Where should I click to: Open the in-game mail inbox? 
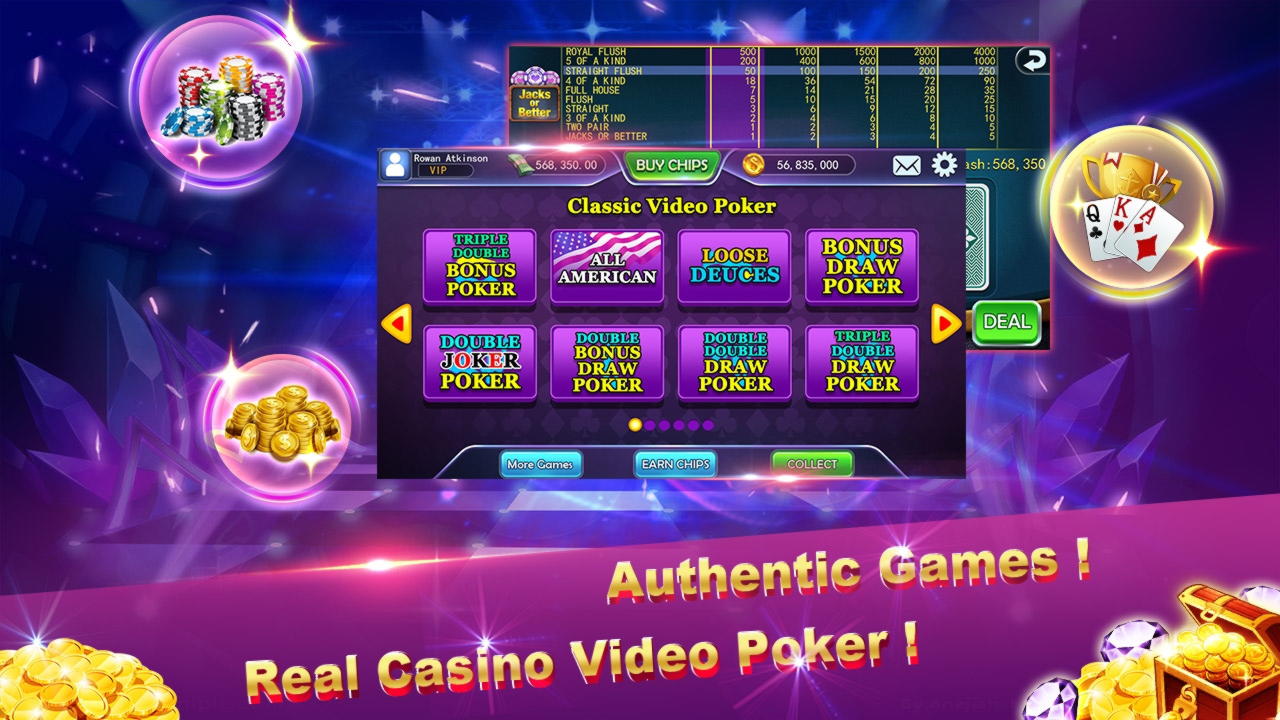coord(905,164)
